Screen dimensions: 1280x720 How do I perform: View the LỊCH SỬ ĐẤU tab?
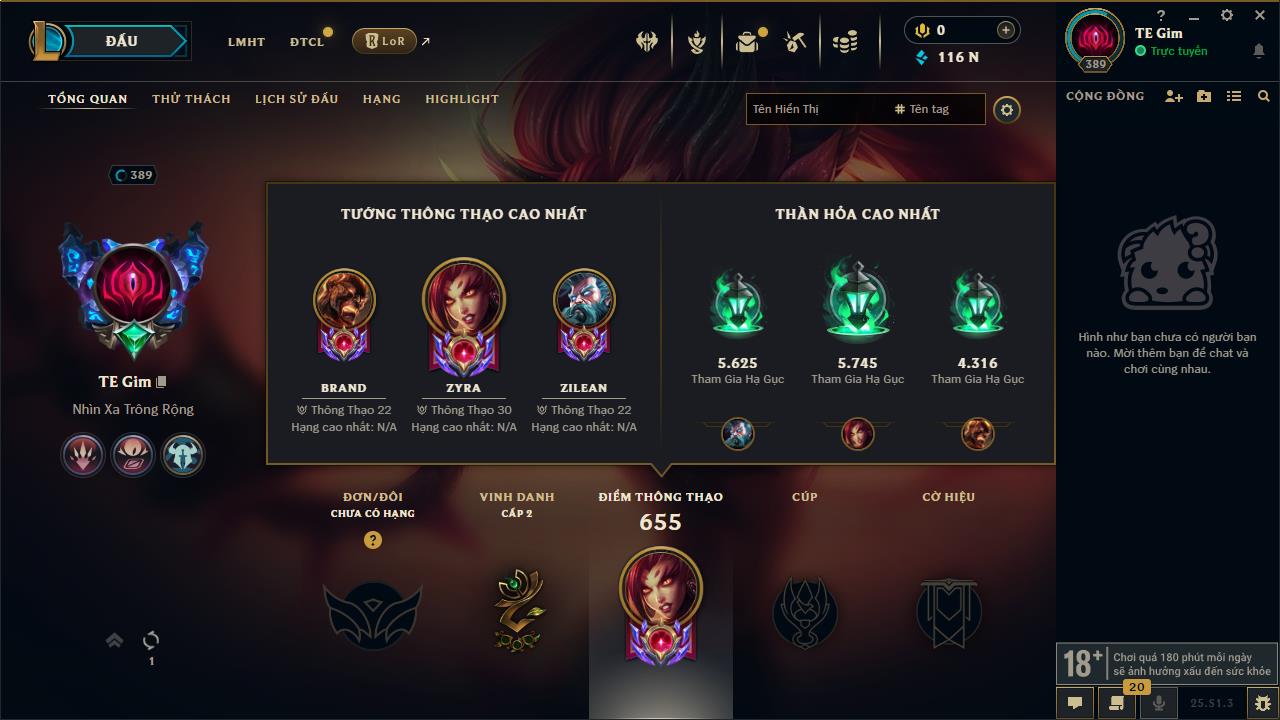coord(296,99)
